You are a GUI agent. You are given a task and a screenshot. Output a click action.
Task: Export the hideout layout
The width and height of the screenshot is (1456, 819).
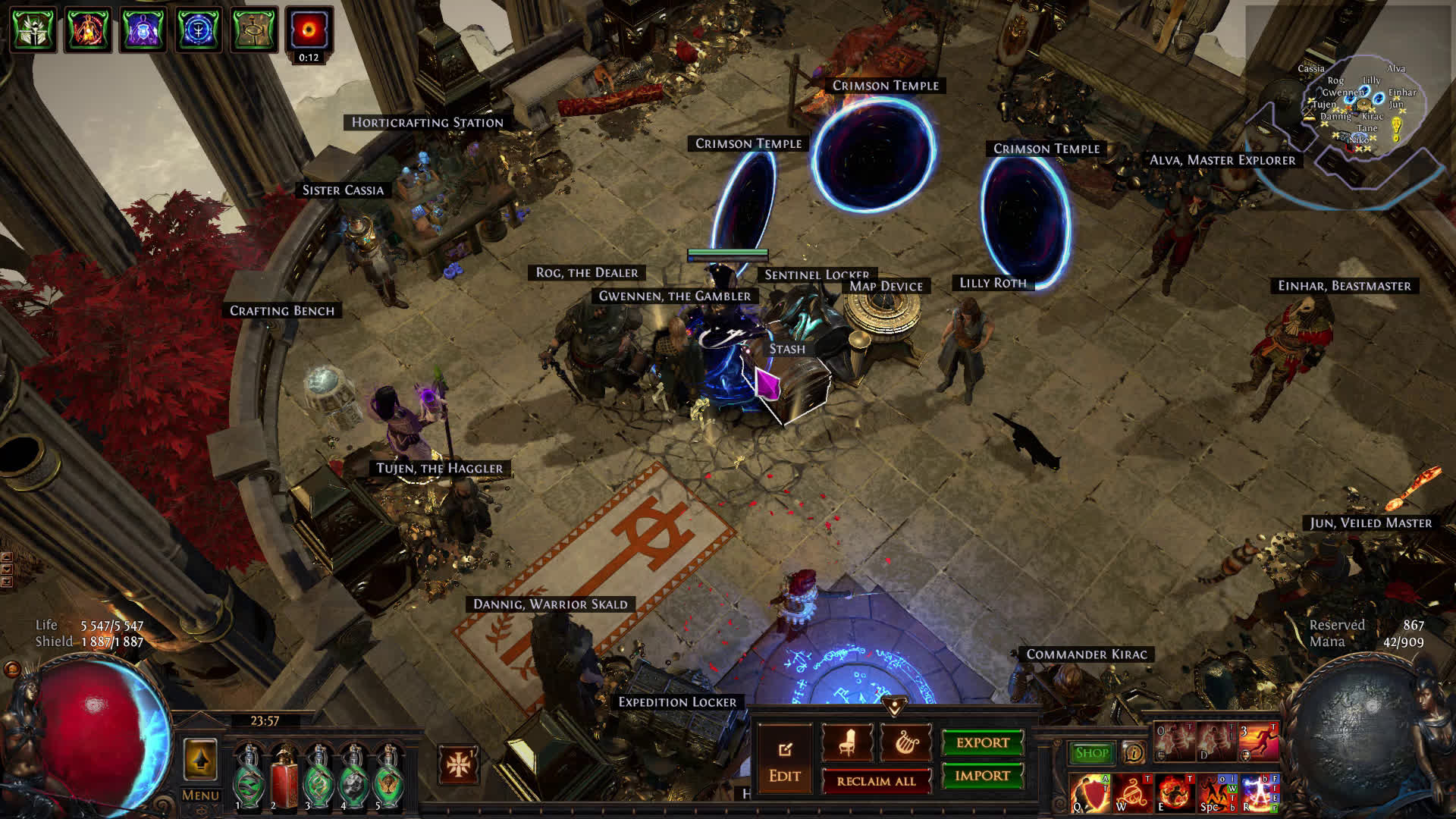click(983, 742)
